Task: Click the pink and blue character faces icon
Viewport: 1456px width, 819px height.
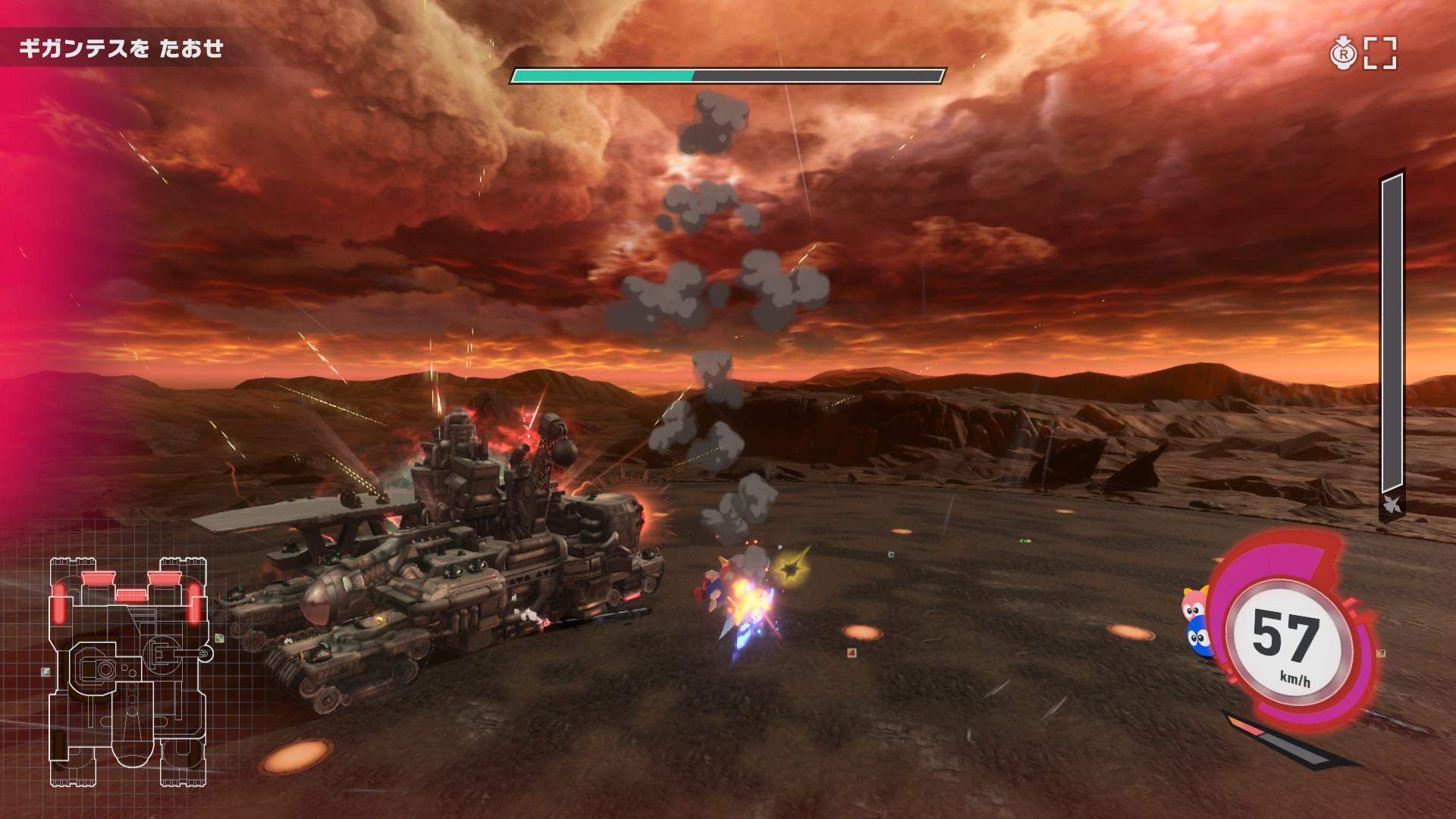Action: tap(1196, 622)
